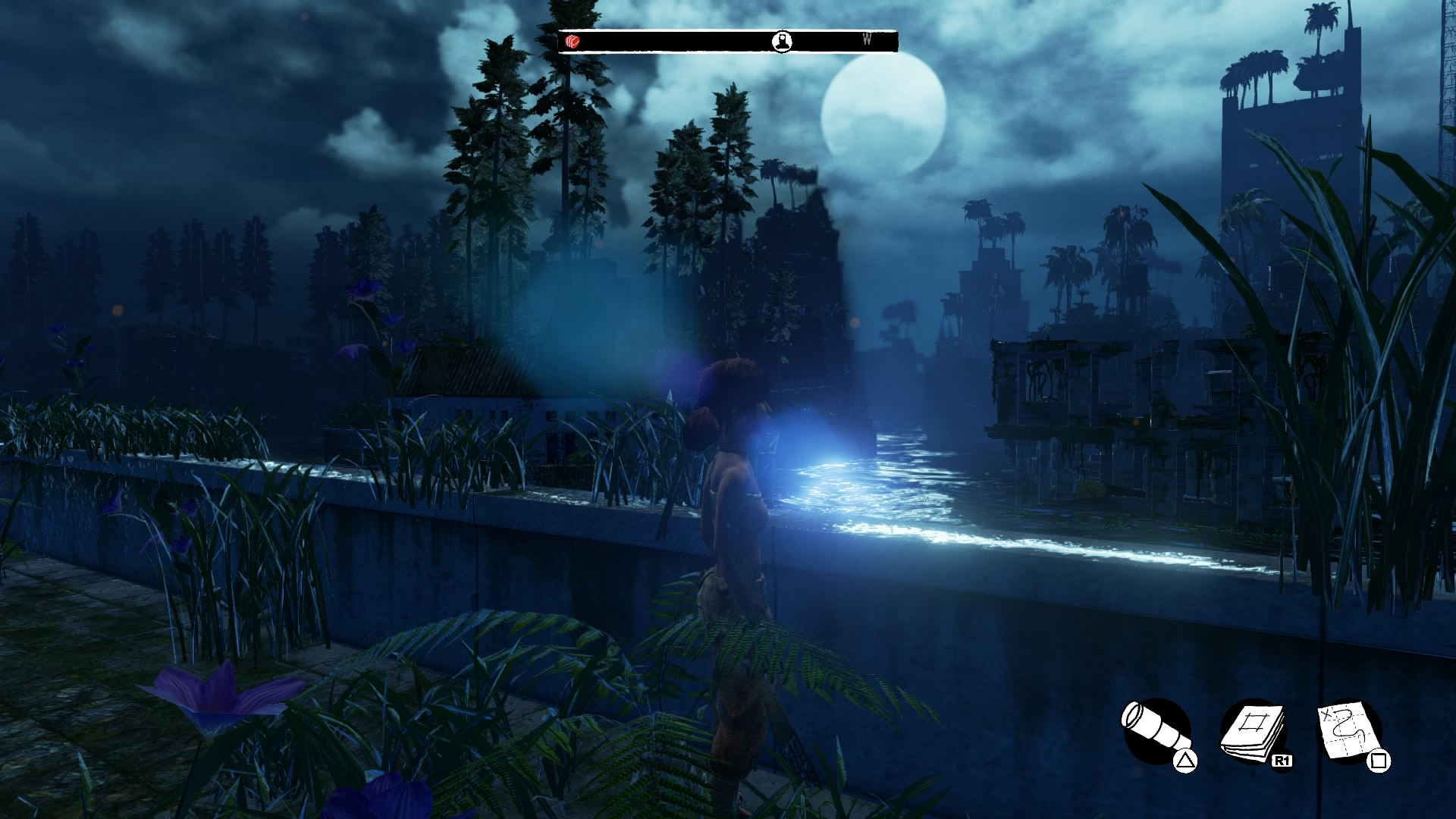
Task: Use the spyglass telescope icon
Action: click(x=1154, y=731)
